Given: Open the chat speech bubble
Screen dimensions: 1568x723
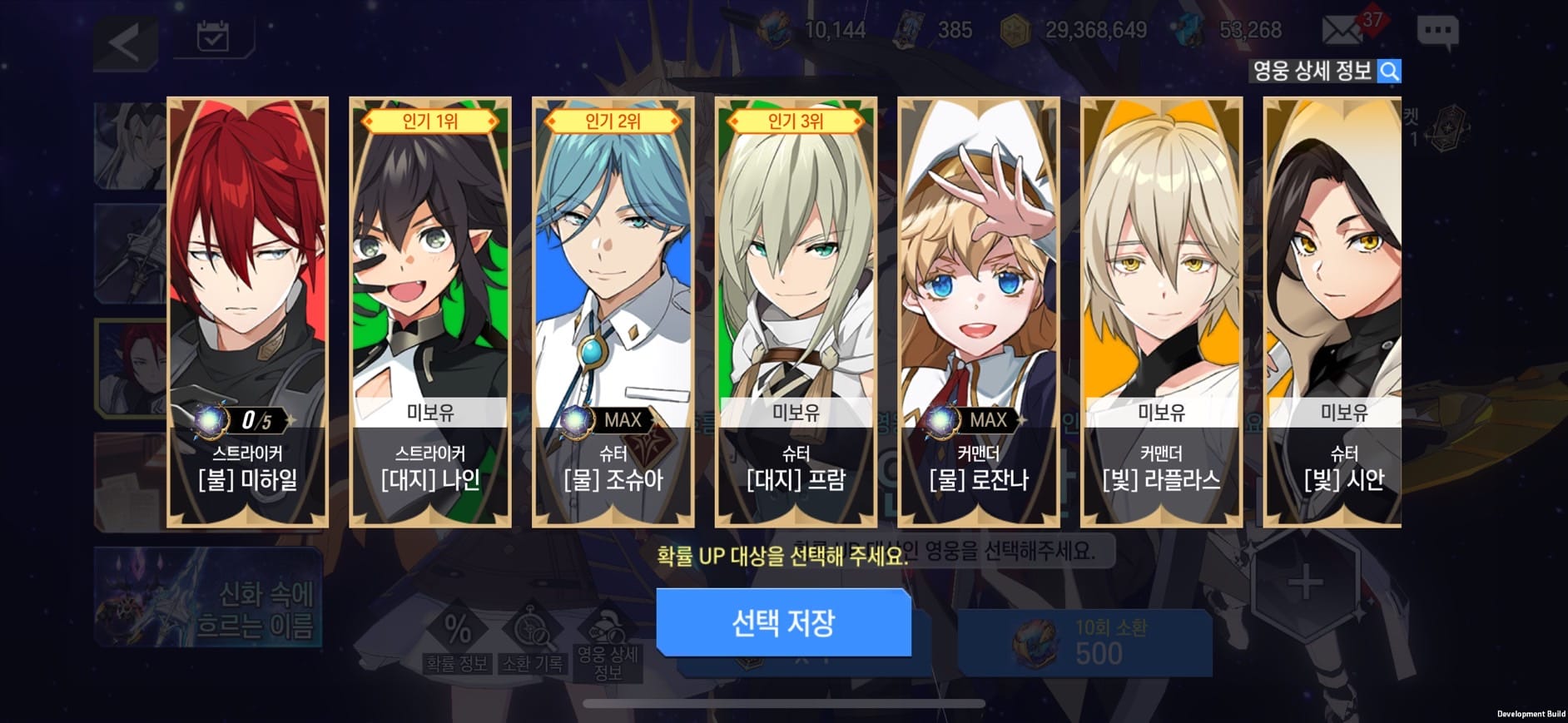Looking at the screenshot, I should [1437, 33].
